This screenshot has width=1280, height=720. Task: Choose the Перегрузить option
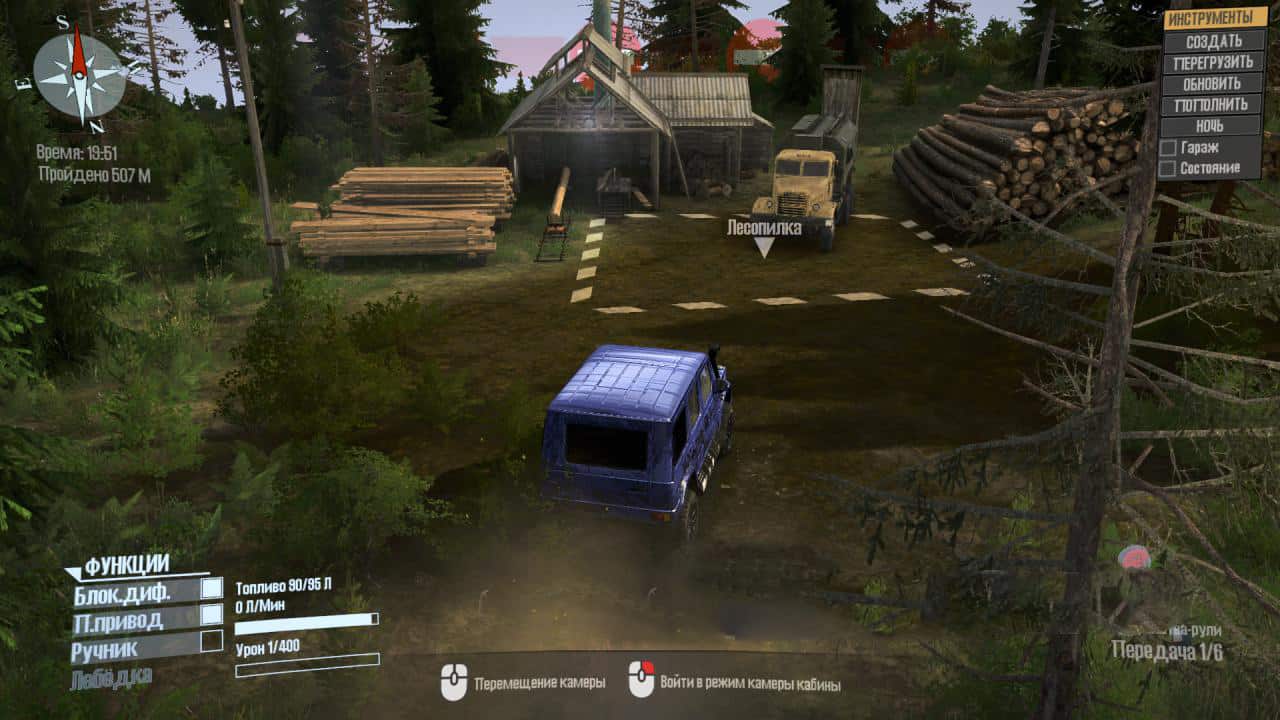point(1212,62)
